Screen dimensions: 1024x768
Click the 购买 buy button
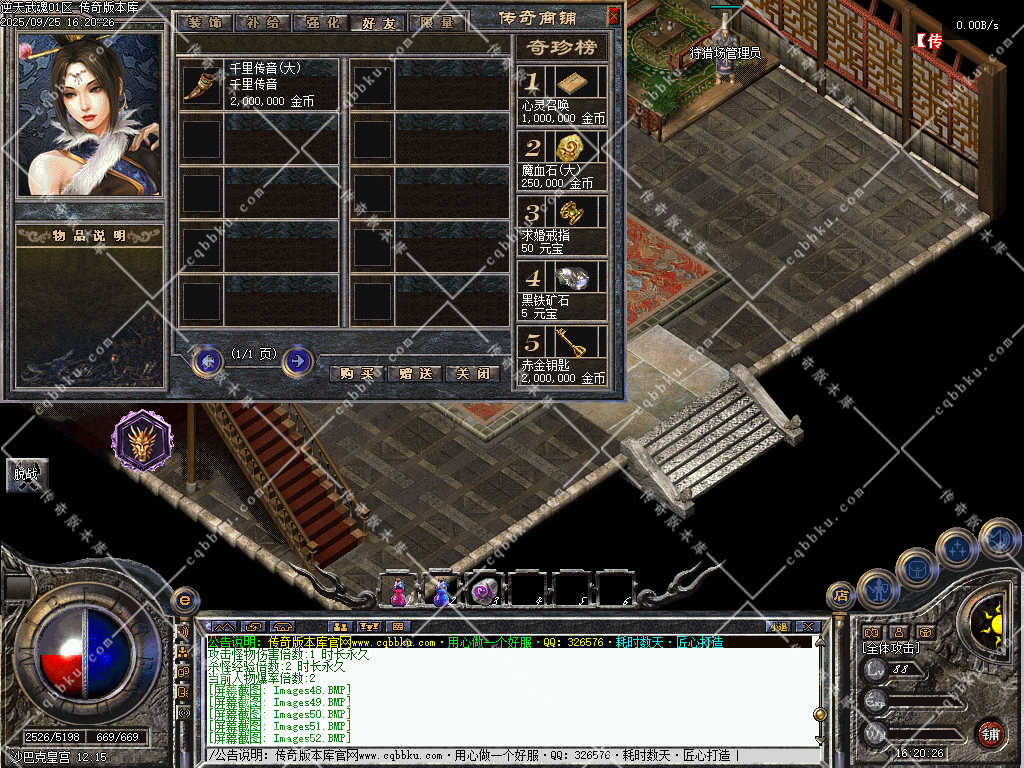[356, 374]
